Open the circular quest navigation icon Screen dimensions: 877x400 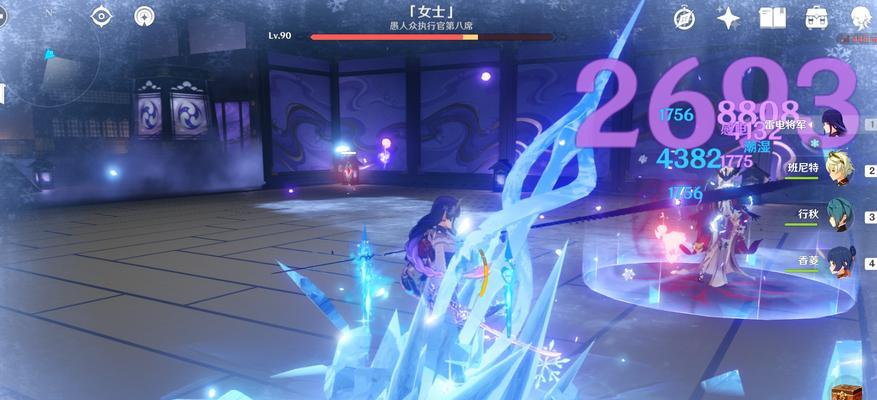(145, 16)
